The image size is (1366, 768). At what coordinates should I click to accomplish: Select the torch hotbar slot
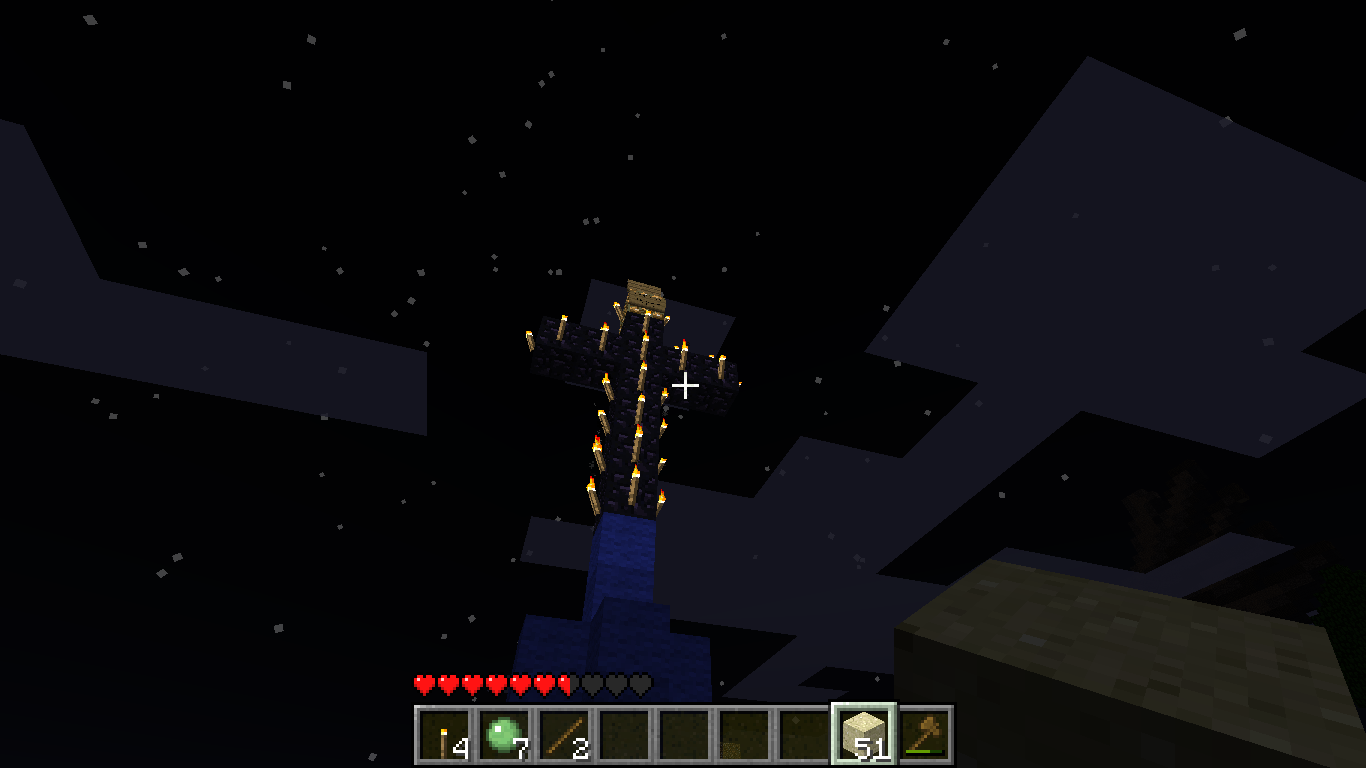[x=444, y=736]
